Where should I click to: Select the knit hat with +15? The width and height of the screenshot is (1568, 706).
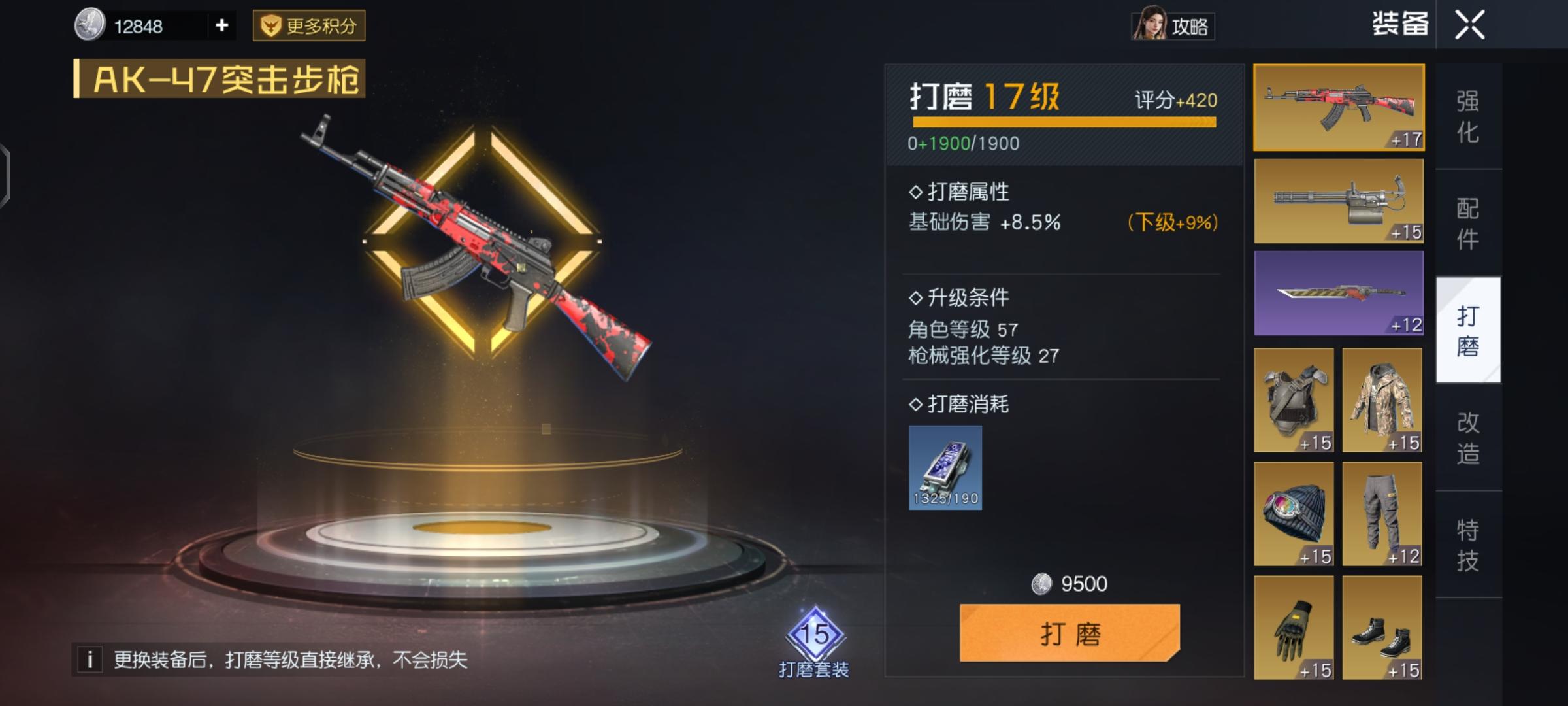[1294, 515]
